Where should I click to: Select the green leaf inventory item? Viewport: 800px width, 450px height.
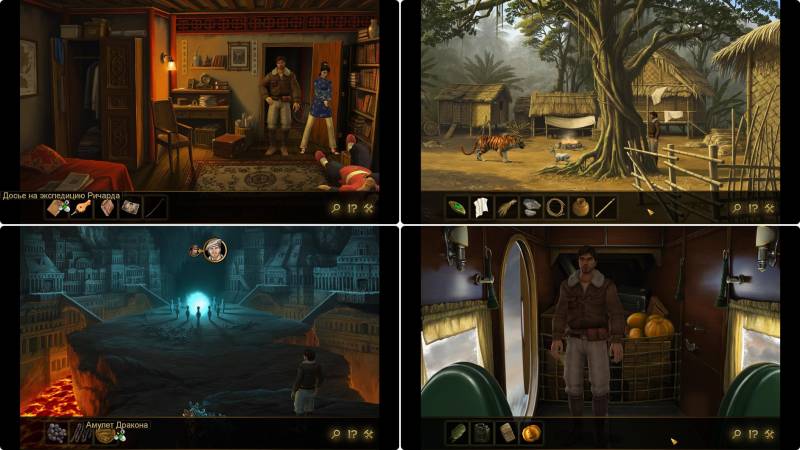[x=458, y=208]
